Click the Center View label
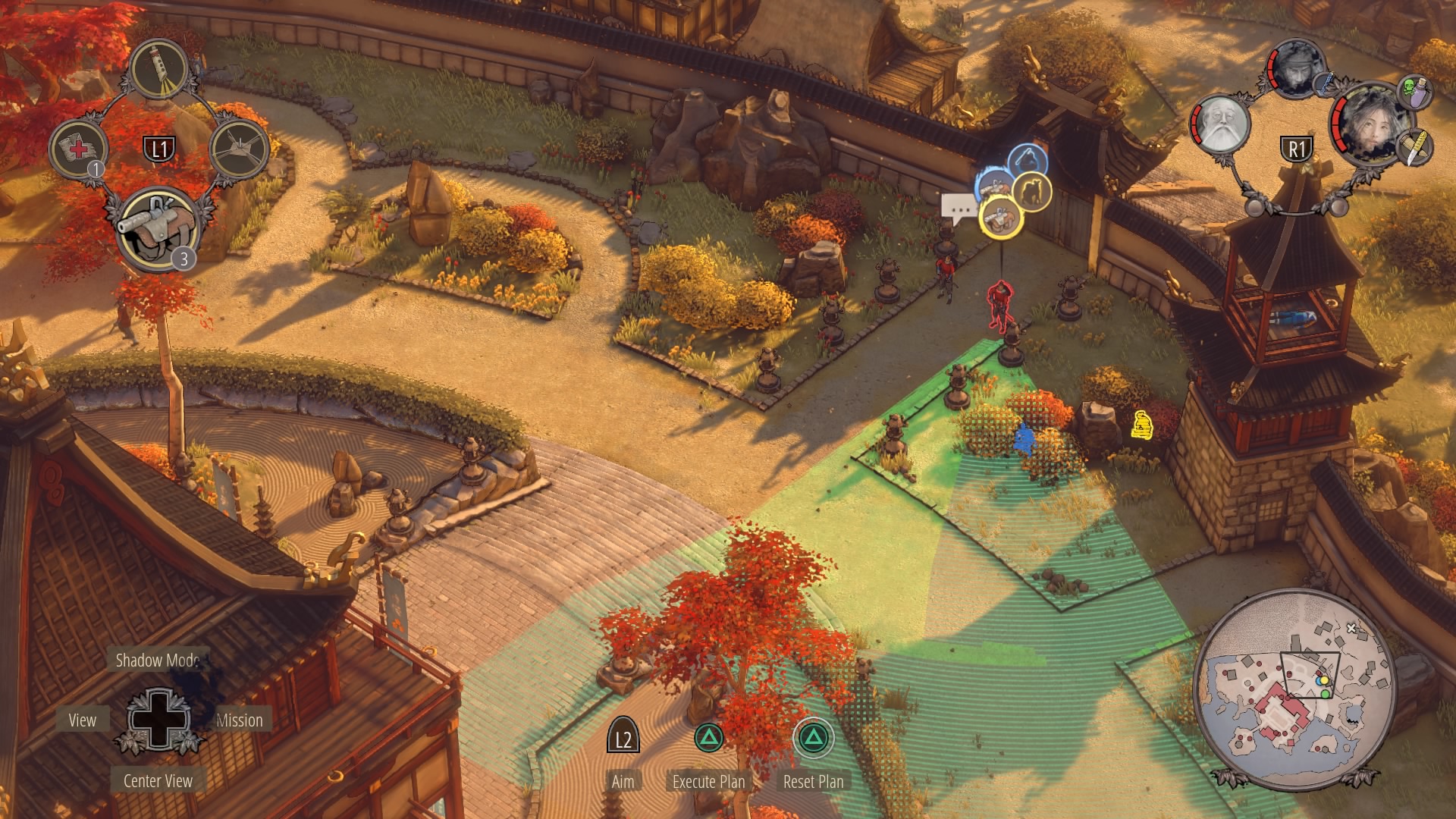1456x819 pixels. click(x=158, y=781)
